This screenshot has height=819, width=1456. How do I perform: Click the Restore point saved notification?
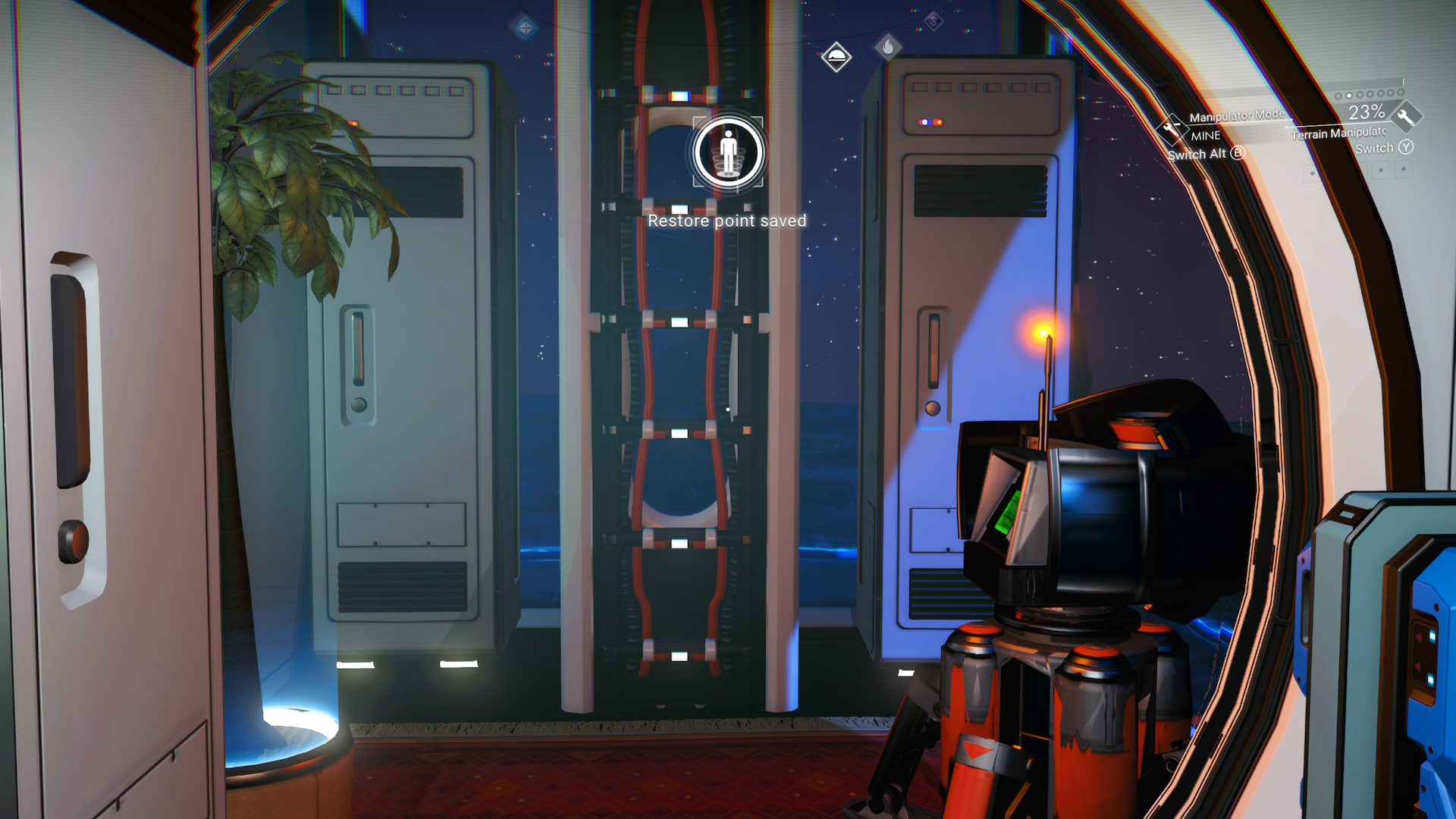727,221
